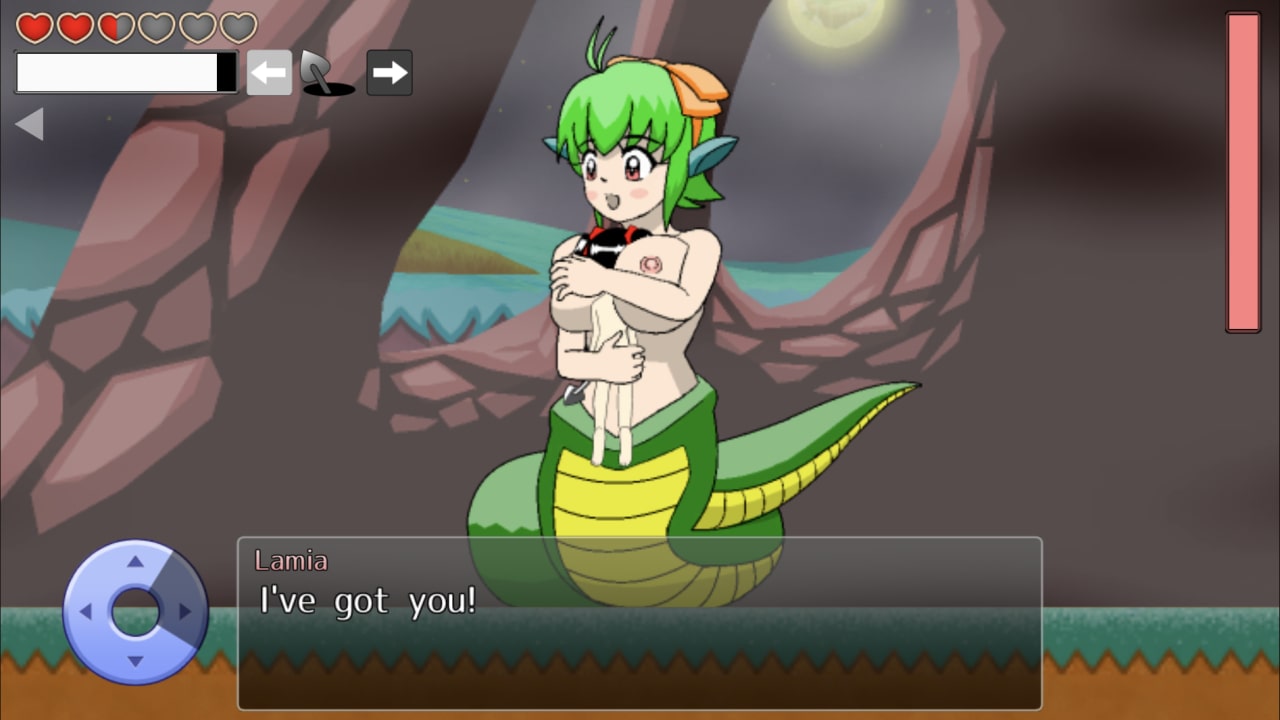Advance the Lamia dialogue box

(639, 623)
